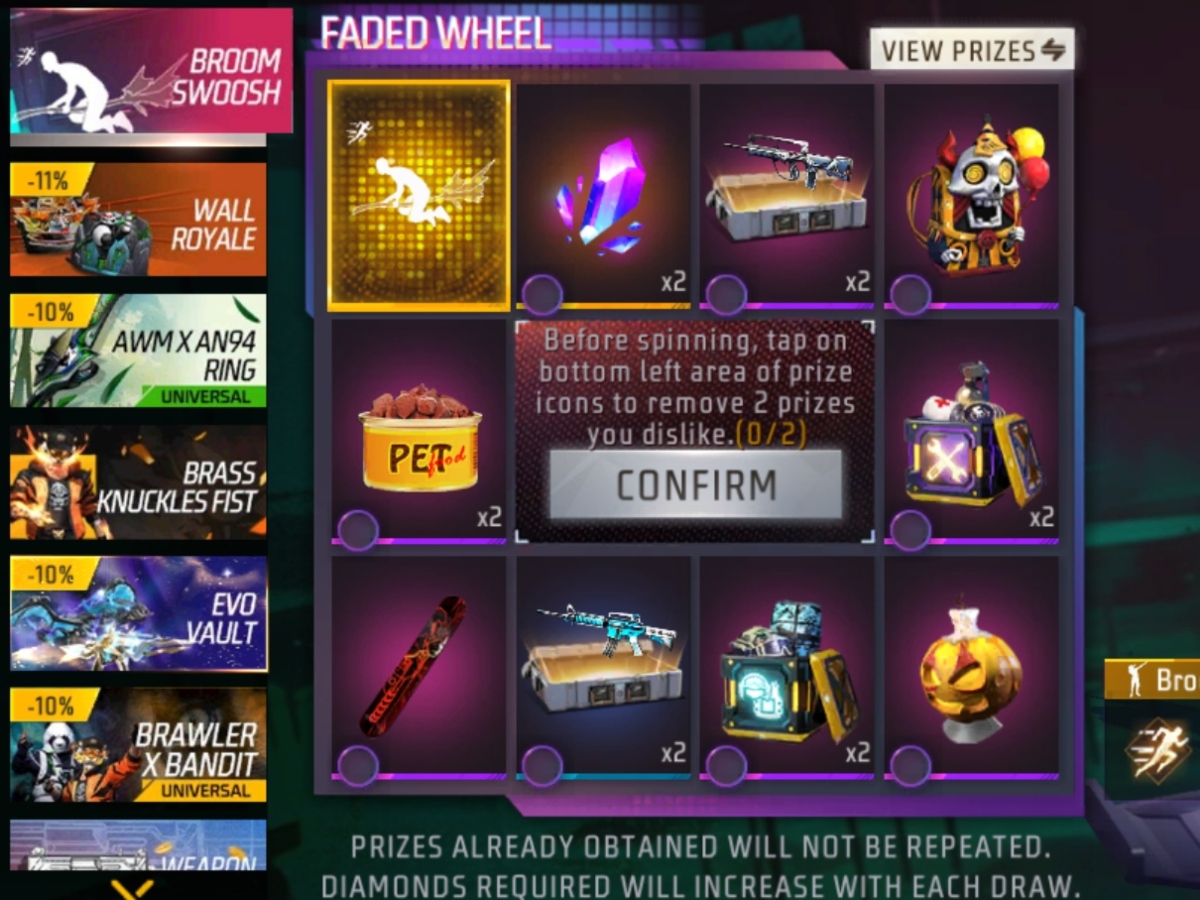
Task: Select the Broom Swoosh event tab
Action: point(151,71)
